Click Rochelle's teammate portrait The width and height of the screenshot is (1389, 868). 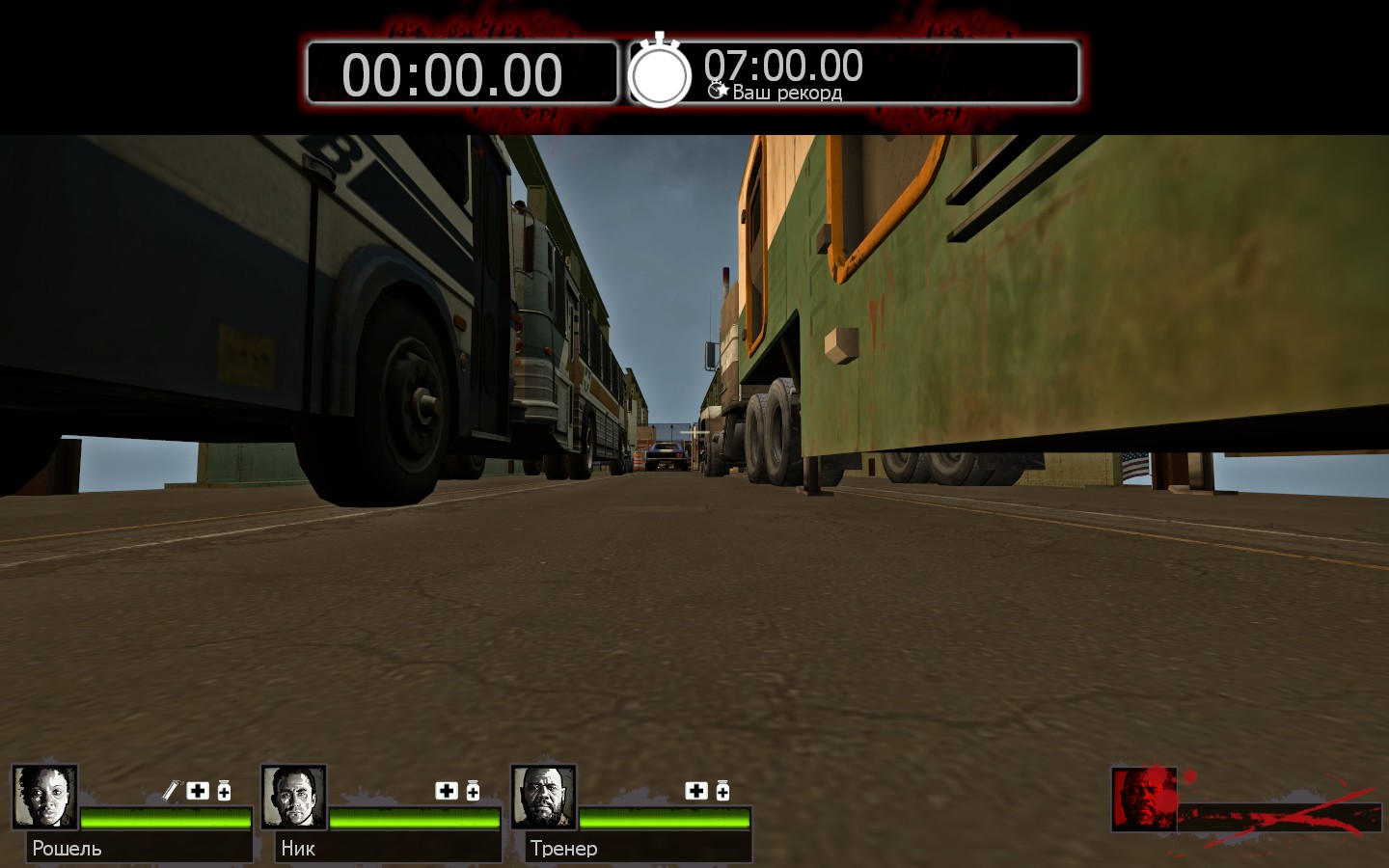[44, 797]
